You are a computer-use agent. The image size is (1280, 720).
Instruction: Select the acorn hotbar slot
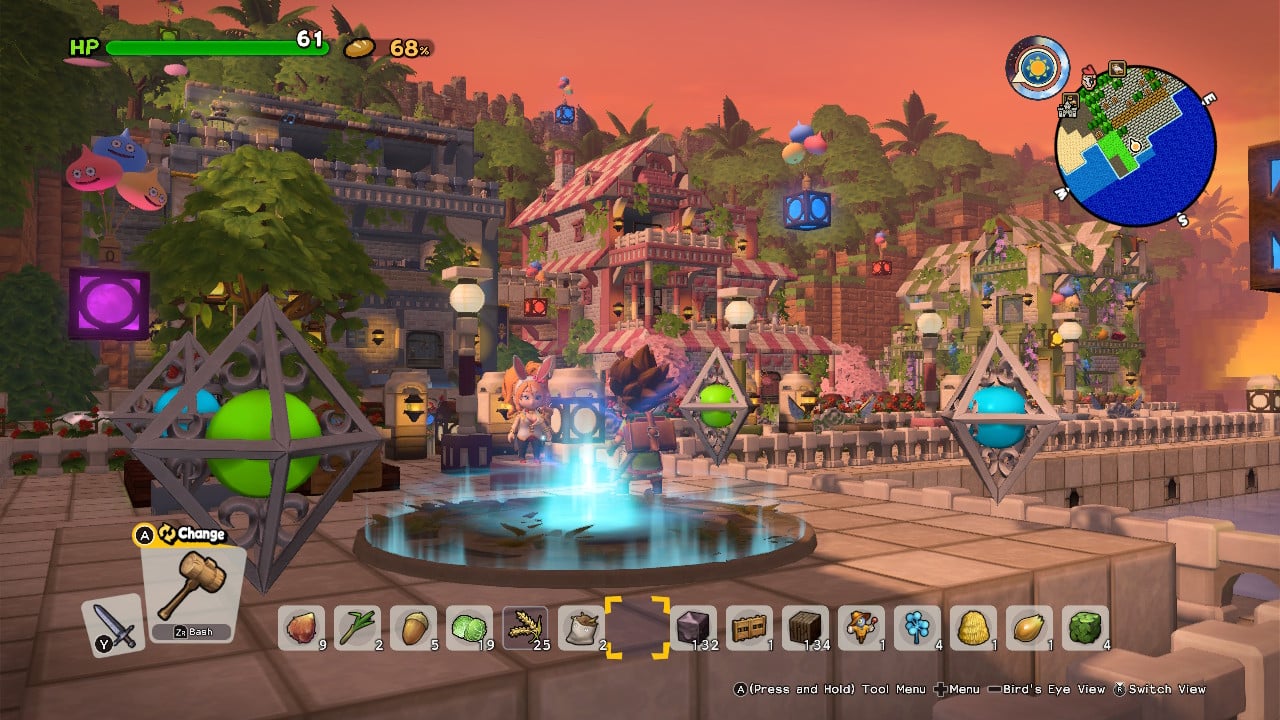point(412,628)
